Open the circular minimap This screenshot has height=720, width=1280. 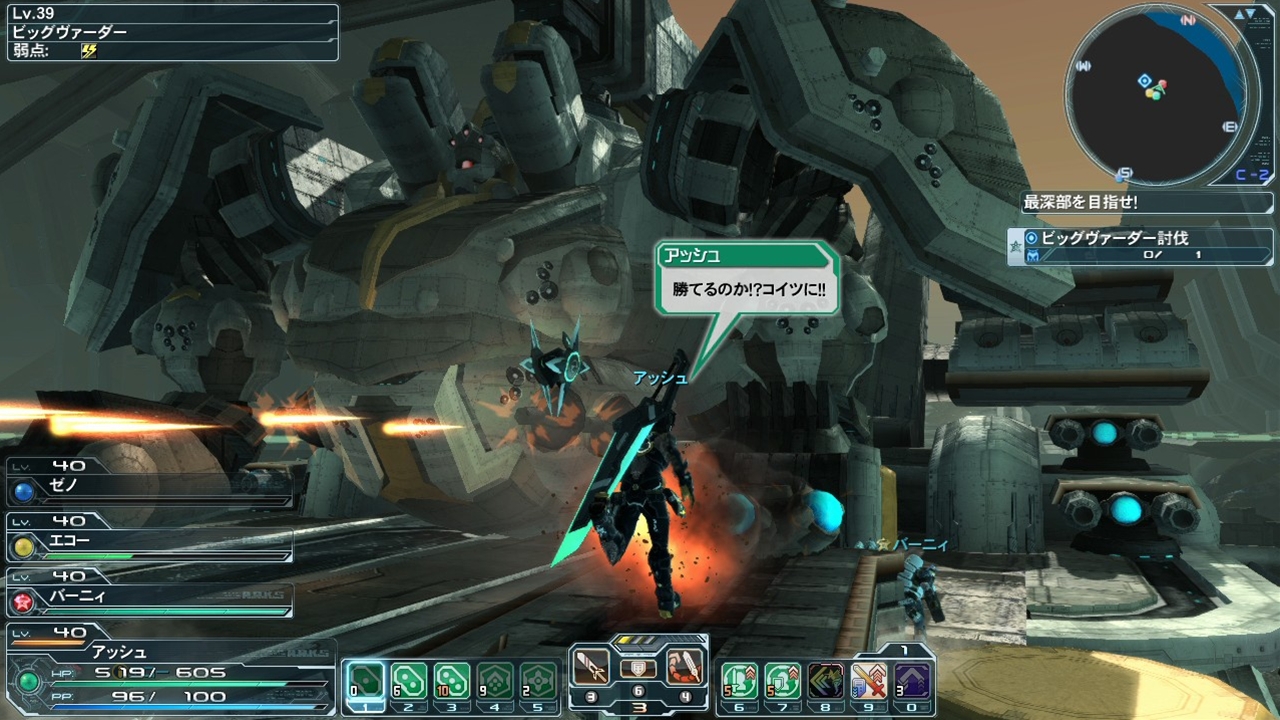1156,93
